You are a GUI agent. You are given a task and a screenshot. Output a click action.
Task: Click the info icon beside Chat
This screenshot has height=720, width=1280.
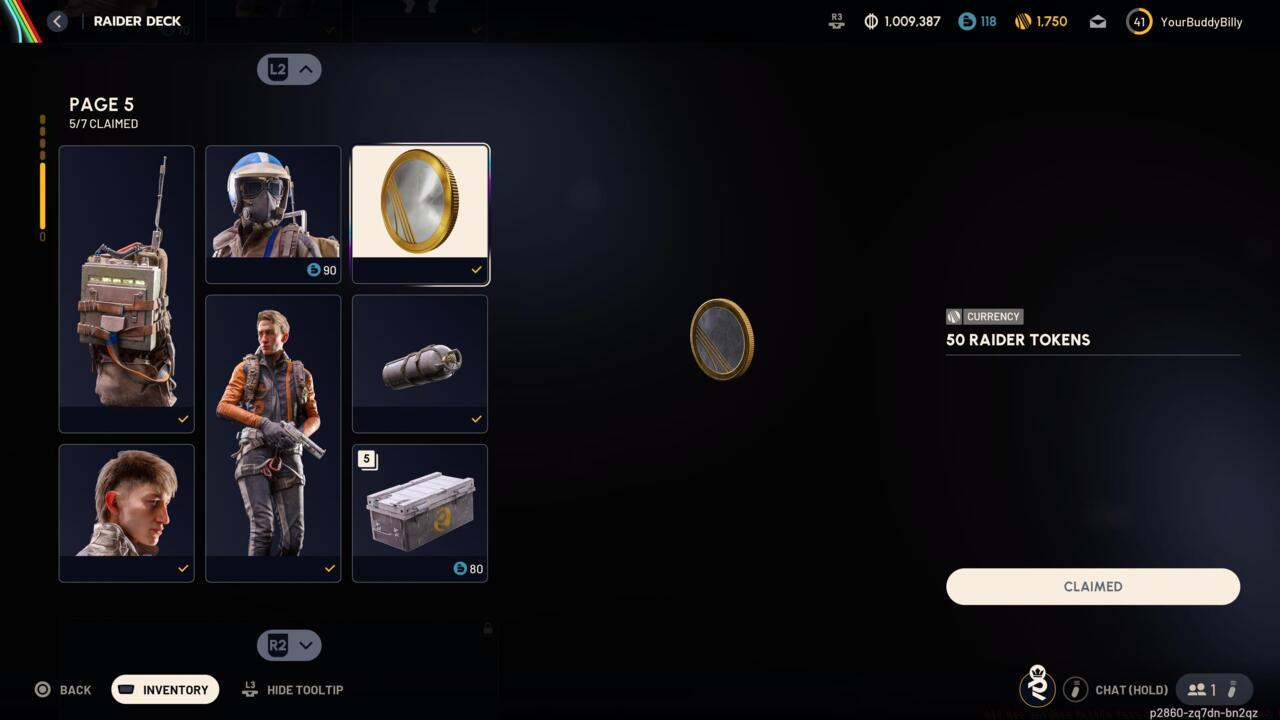point(1076,689)
